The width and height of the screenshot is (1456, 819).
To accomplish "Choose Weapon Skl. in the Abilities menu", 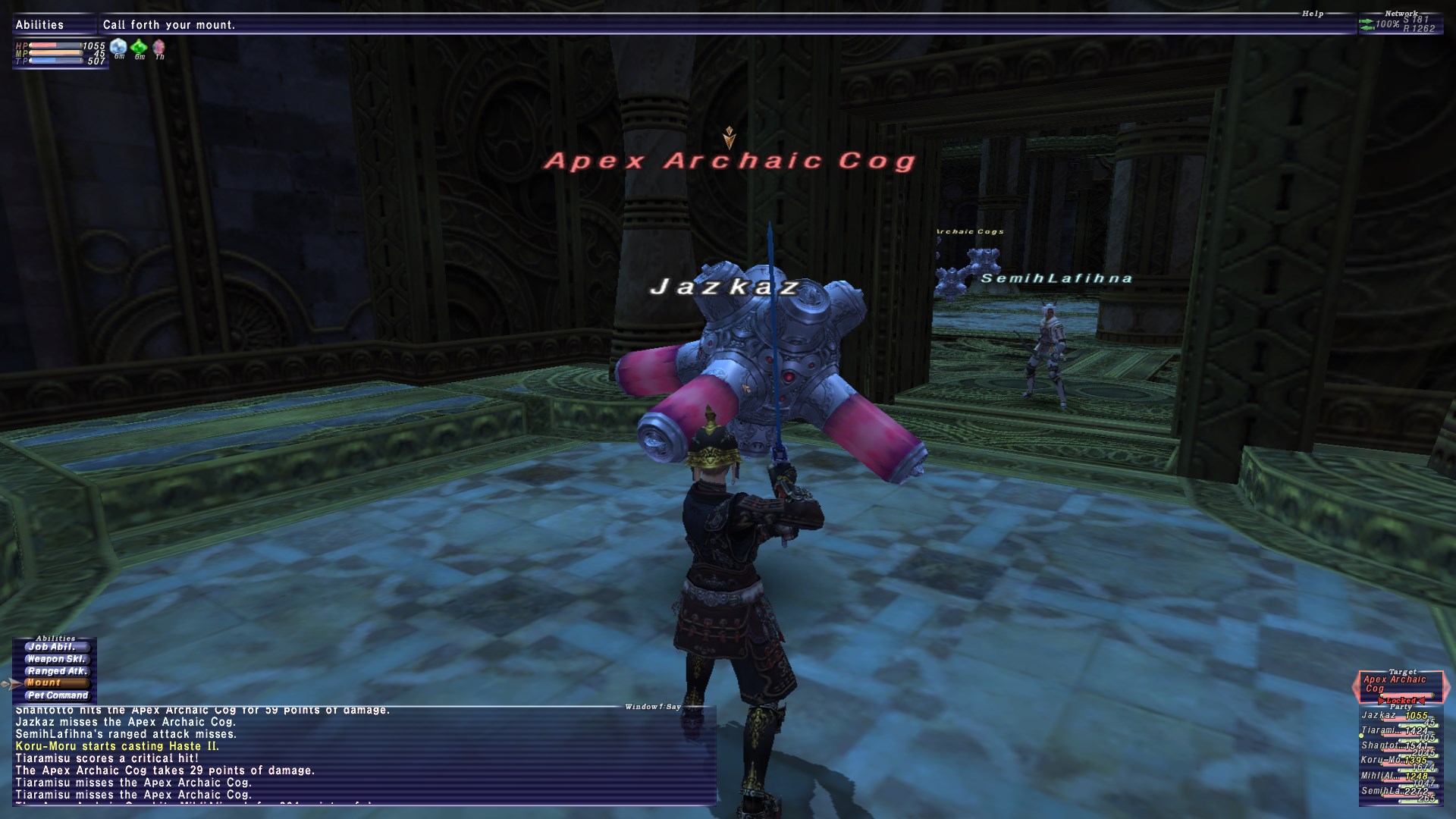I will click(x=56, y=659).
